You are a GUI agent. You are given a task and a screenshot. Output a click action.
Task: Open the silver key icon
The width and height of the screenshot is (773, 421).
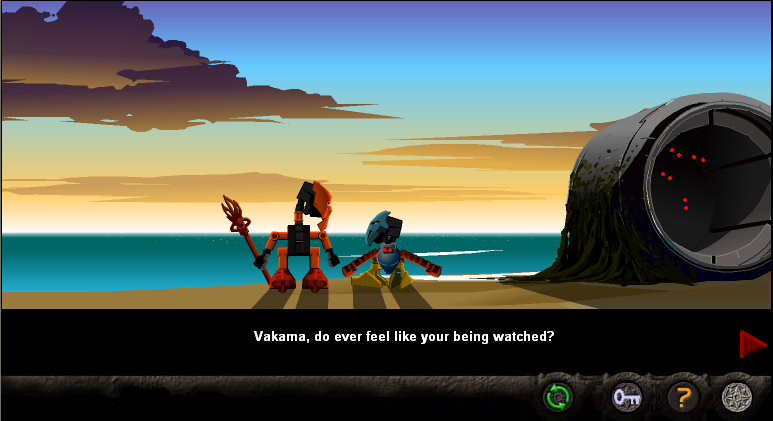(x=627, y=398)
